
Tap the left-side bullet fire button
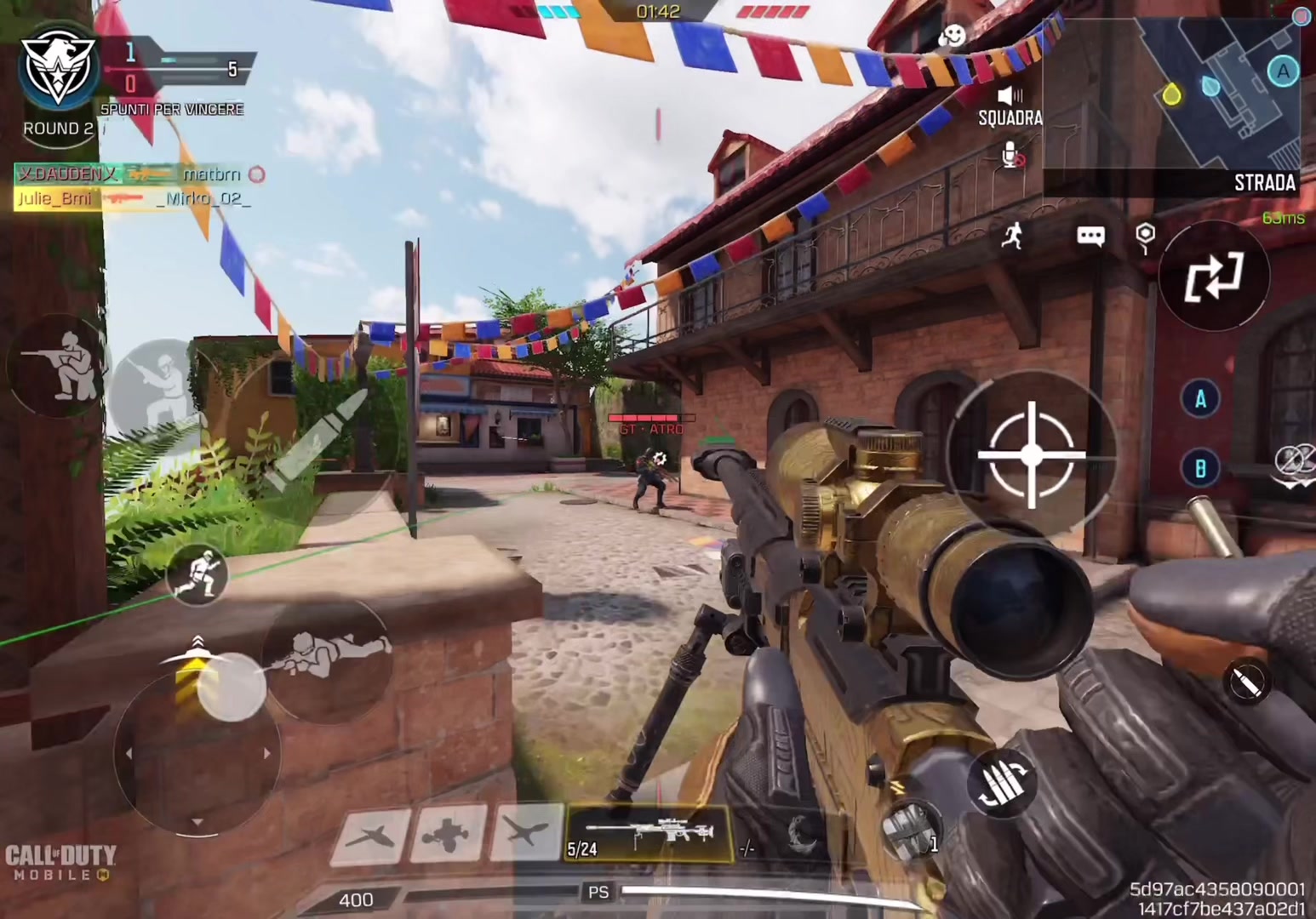click(x=317, y=442)
